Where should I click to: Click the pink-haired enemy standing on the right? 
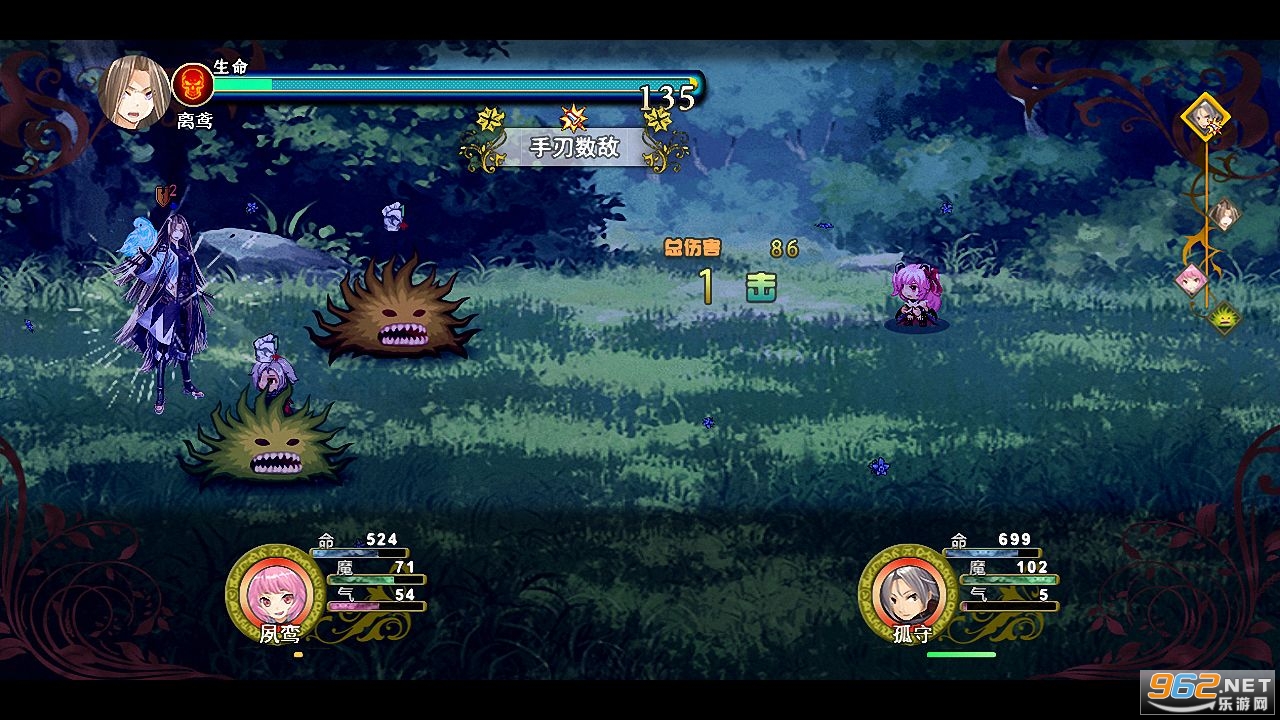tap(917, 295)
